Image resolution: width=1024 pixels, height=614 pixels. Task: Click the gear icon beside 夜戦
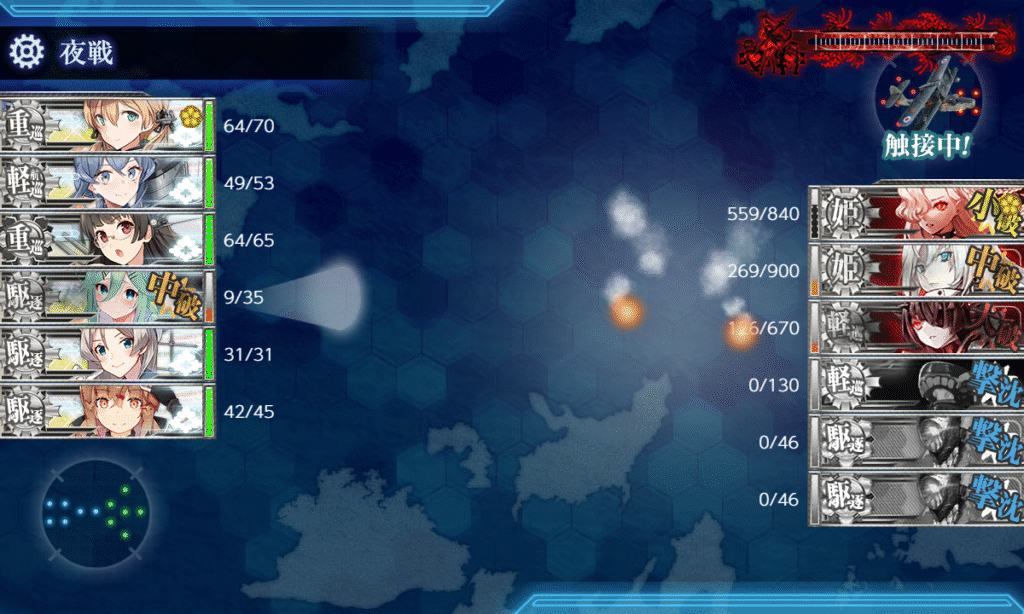26,50
